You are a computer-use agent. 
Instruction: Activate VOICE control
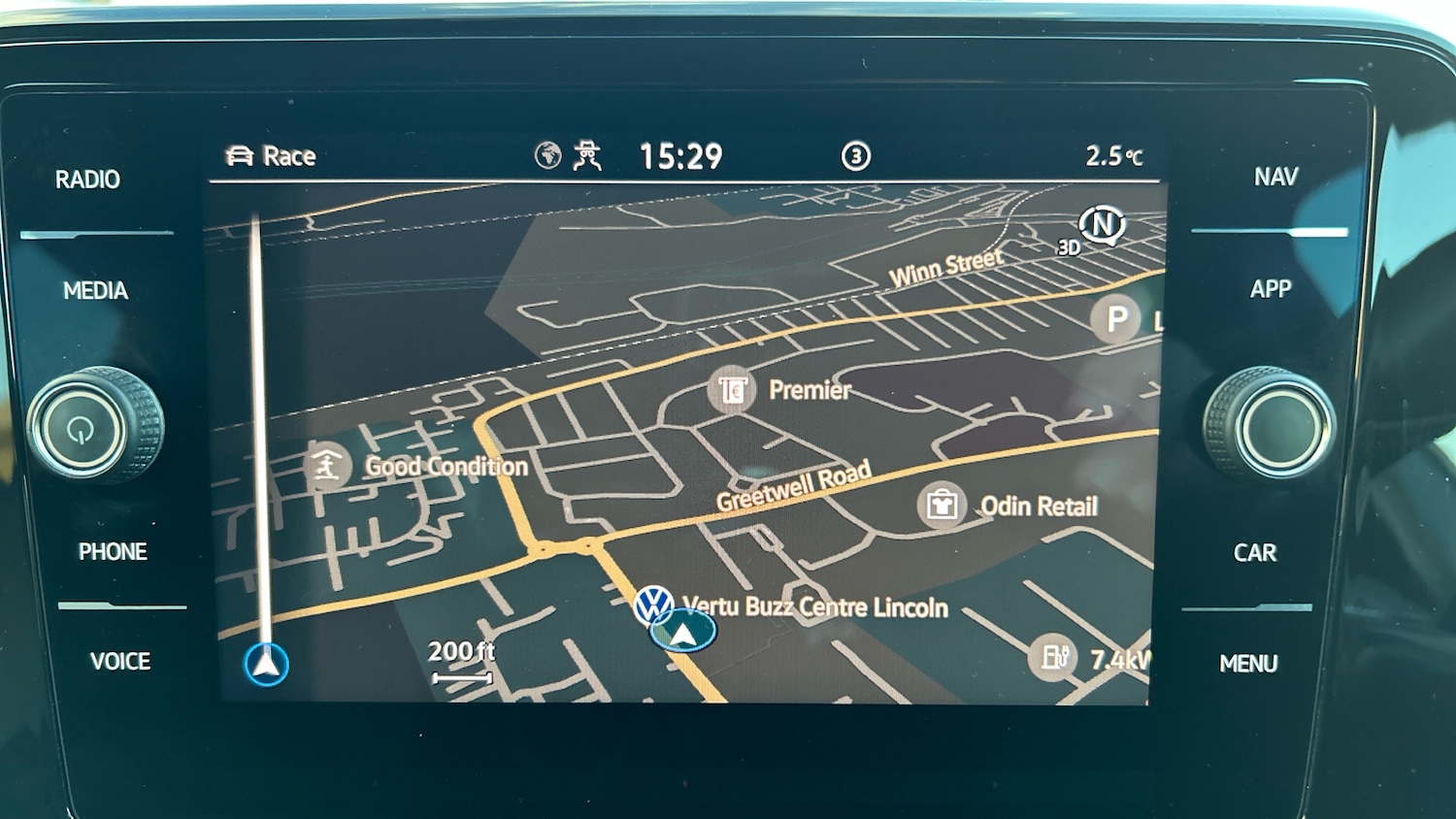120,661
